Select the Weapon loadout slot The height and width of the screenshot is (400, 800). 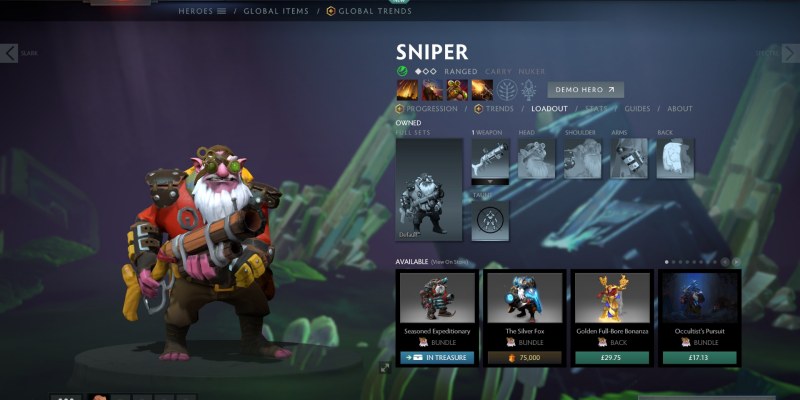491,159
